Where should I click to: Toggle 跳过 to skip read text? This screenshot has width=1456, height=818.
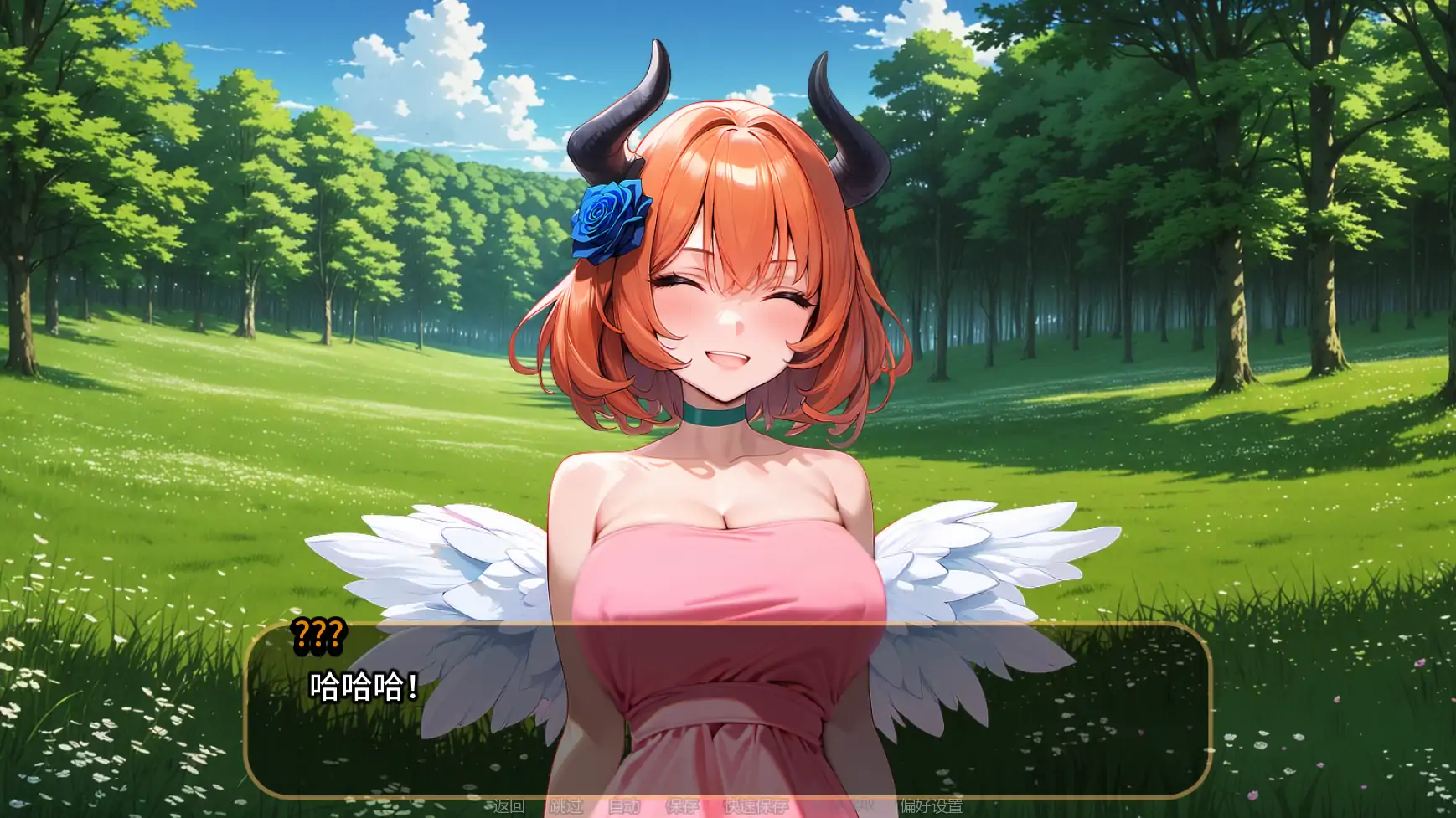[566, 808]
